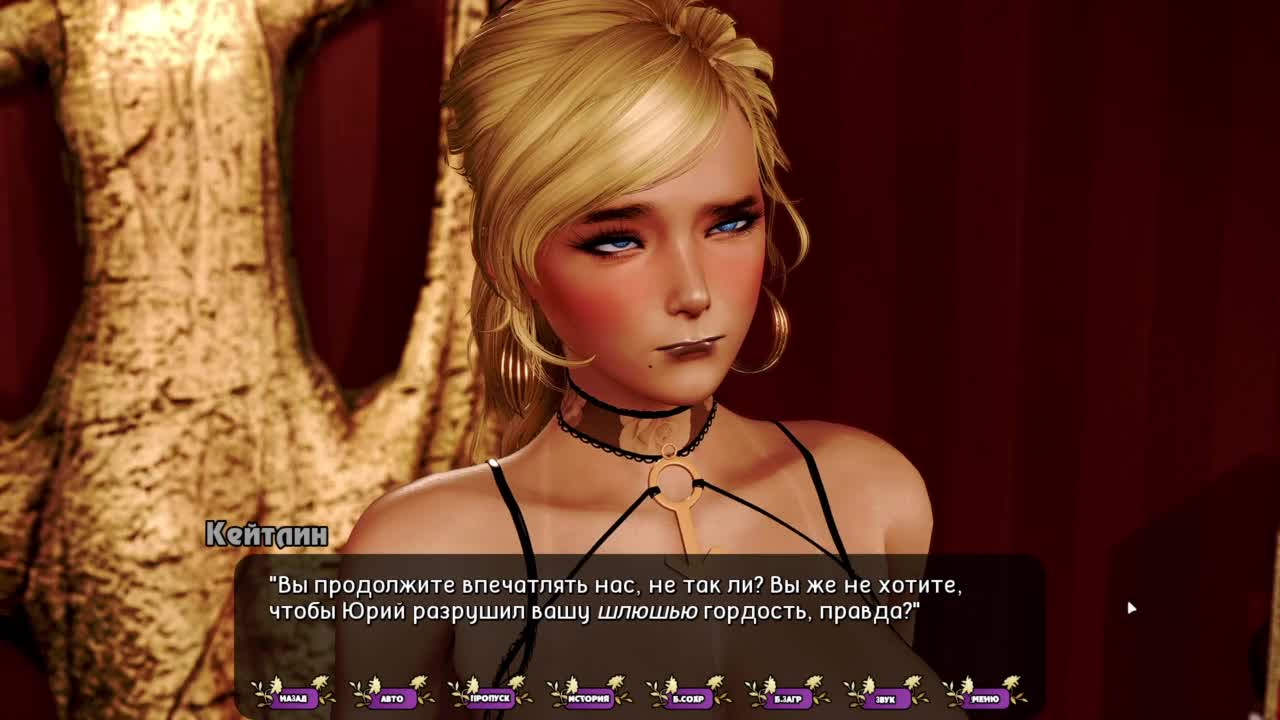
Task: Enable auto-advance with the Авто button
Action: (x=392, y=698)
